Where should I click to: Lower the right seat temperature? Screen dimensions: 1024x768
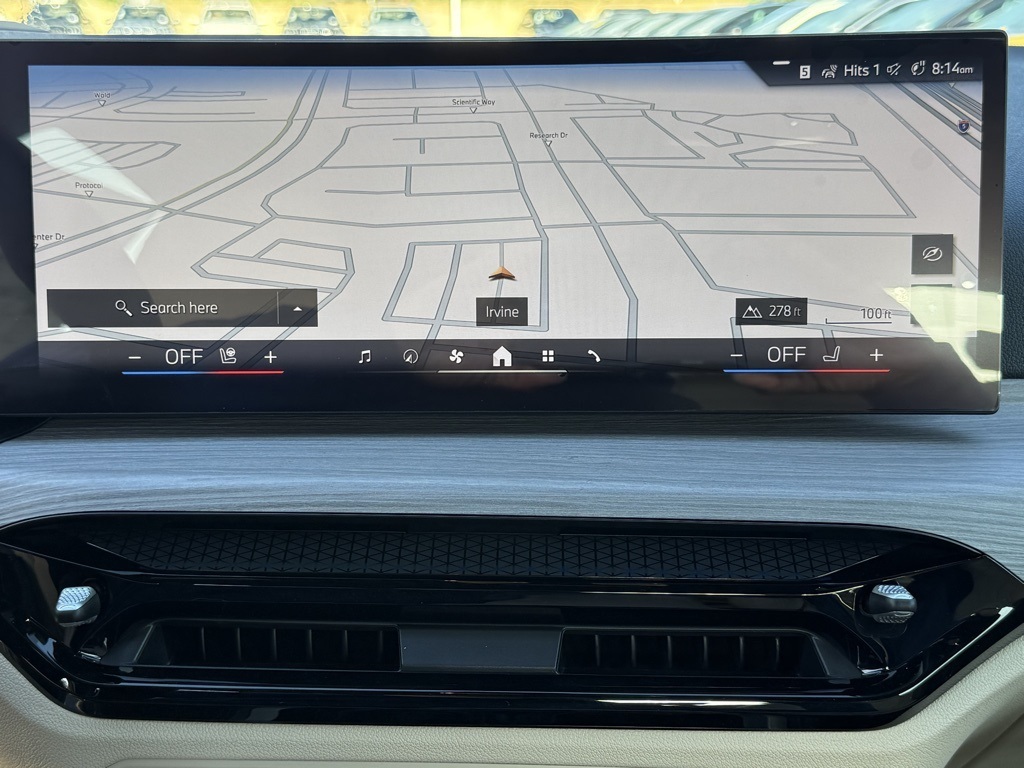[737, 355]
